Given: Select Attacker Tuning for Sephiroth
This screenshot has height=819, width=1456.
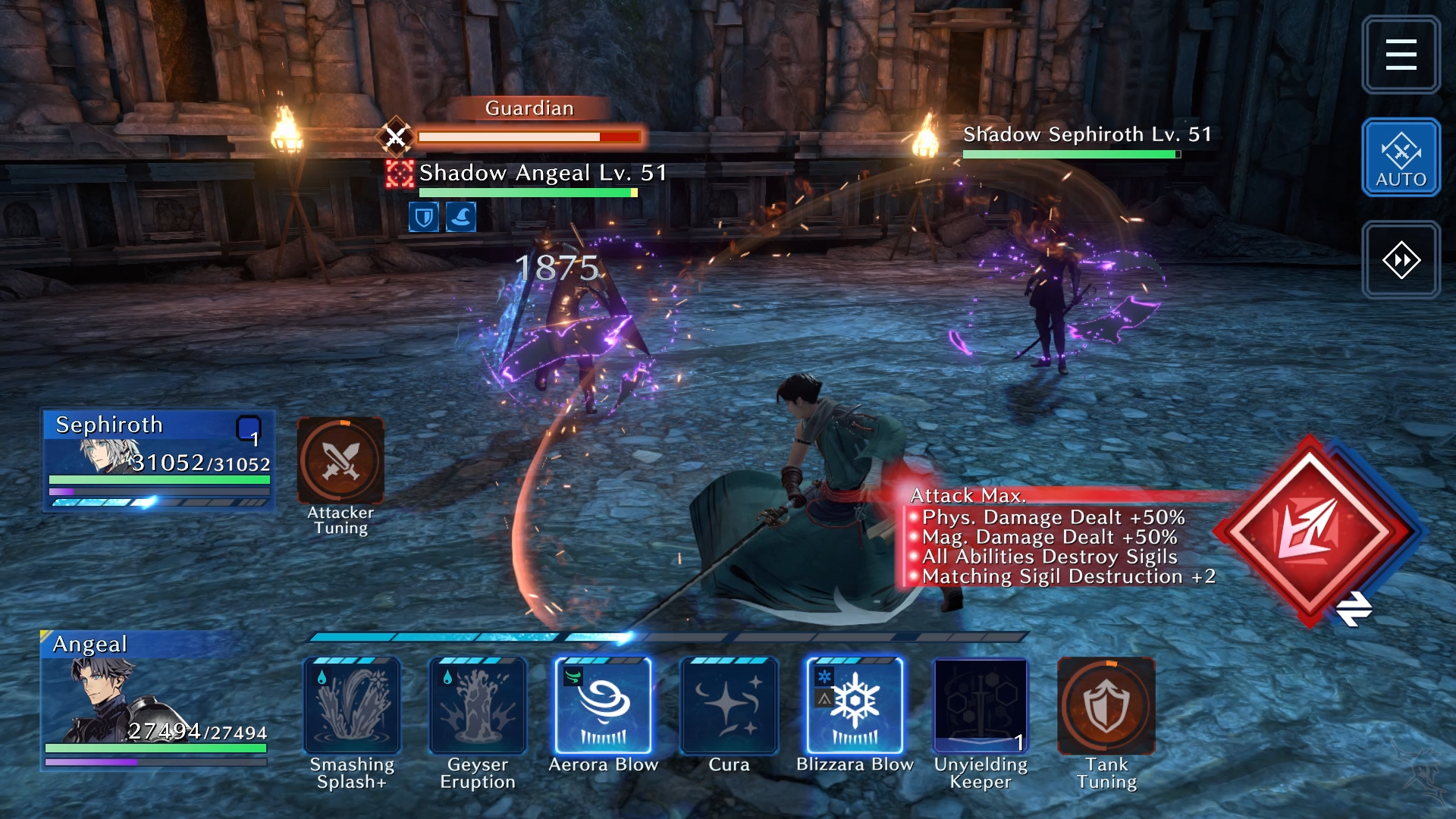Looking at the screenshot, I should coord(340,461).
